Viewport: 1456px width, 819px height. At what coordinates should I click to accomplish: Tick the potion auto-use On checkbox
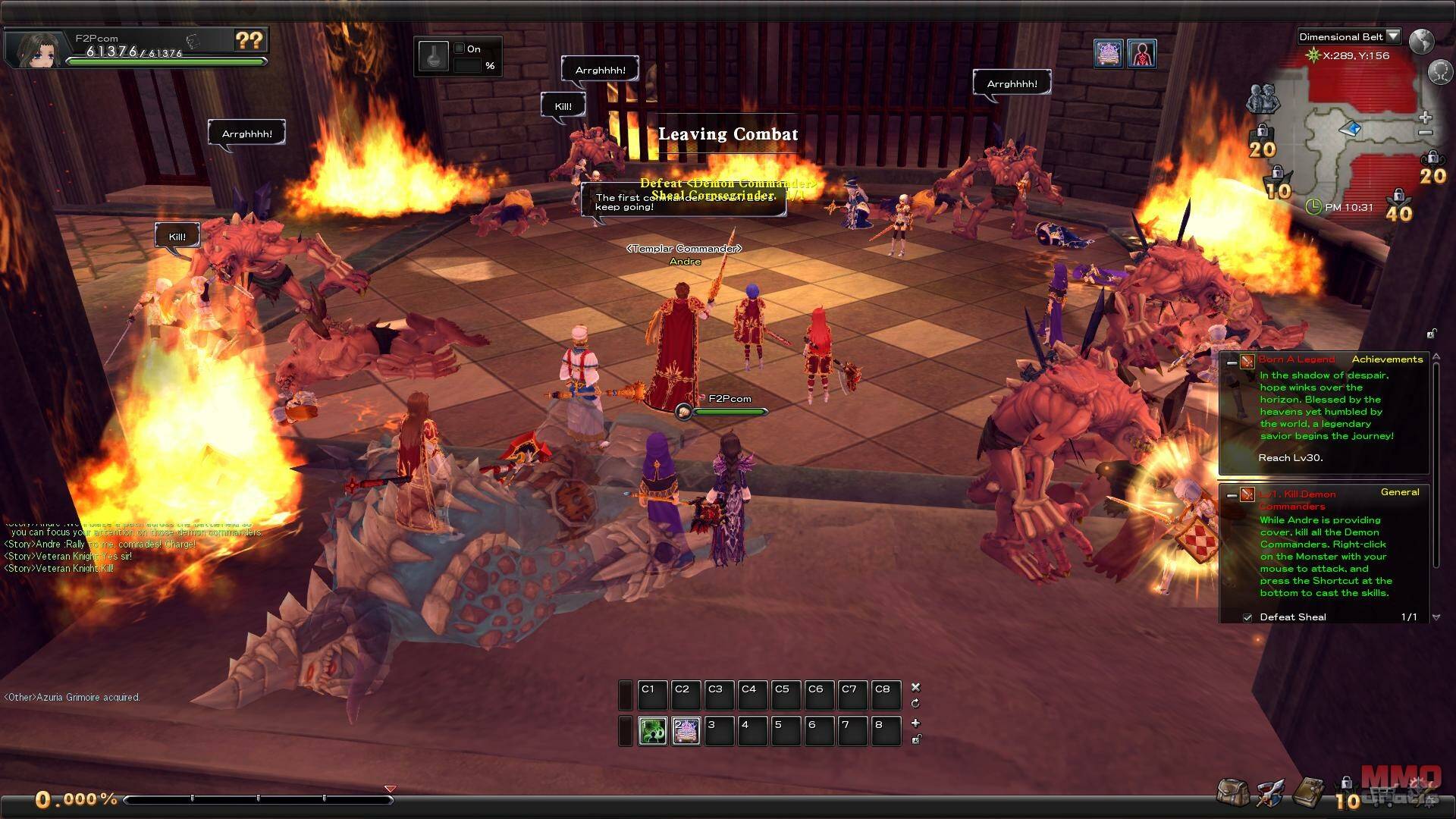[459, 49]
